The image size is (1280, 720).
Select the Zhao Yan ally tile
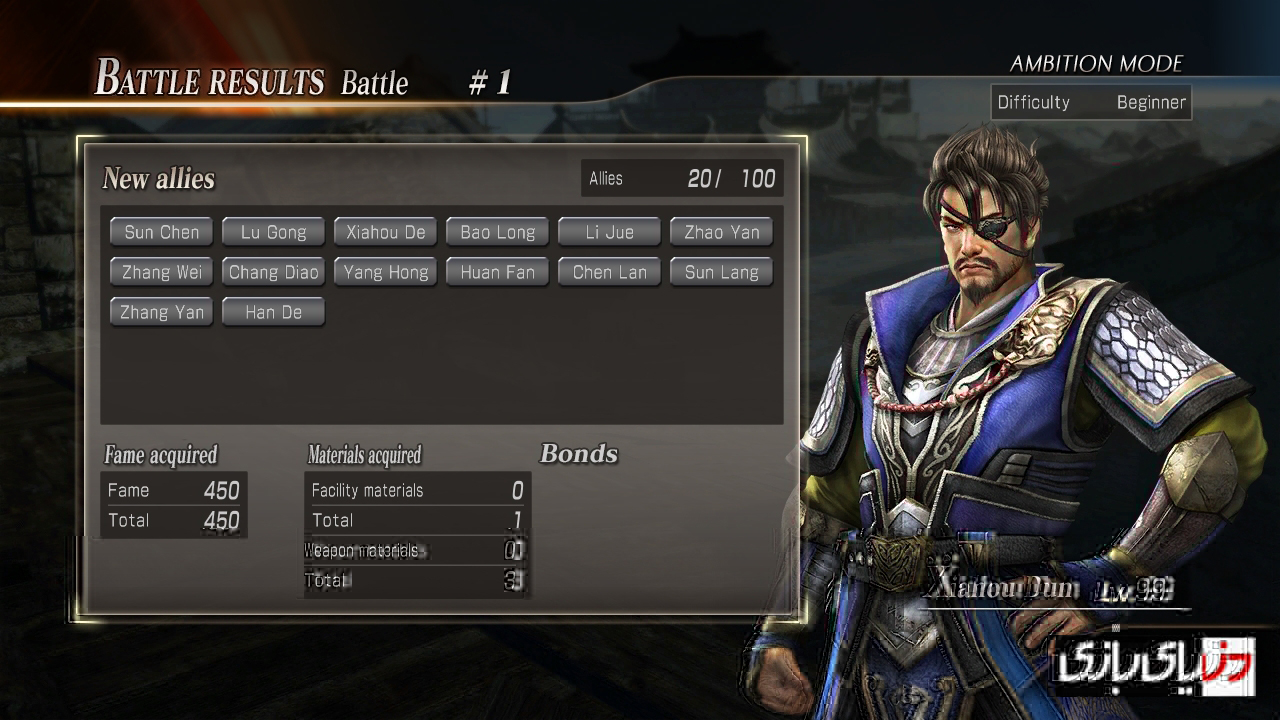pos(721,232)
